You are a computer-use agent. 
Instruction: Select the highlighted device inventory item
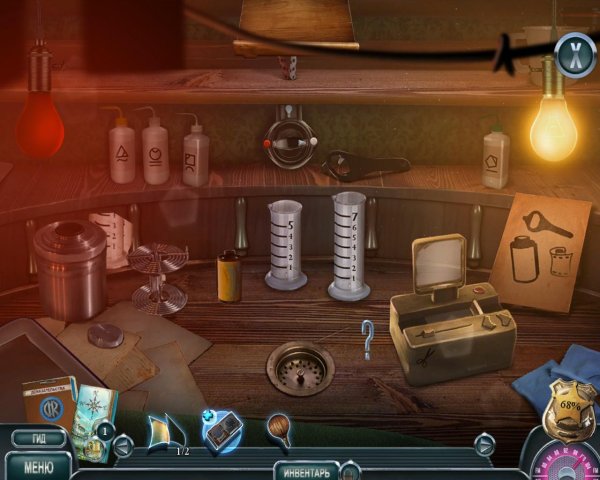pyautogui.click(x=222, y=431)
